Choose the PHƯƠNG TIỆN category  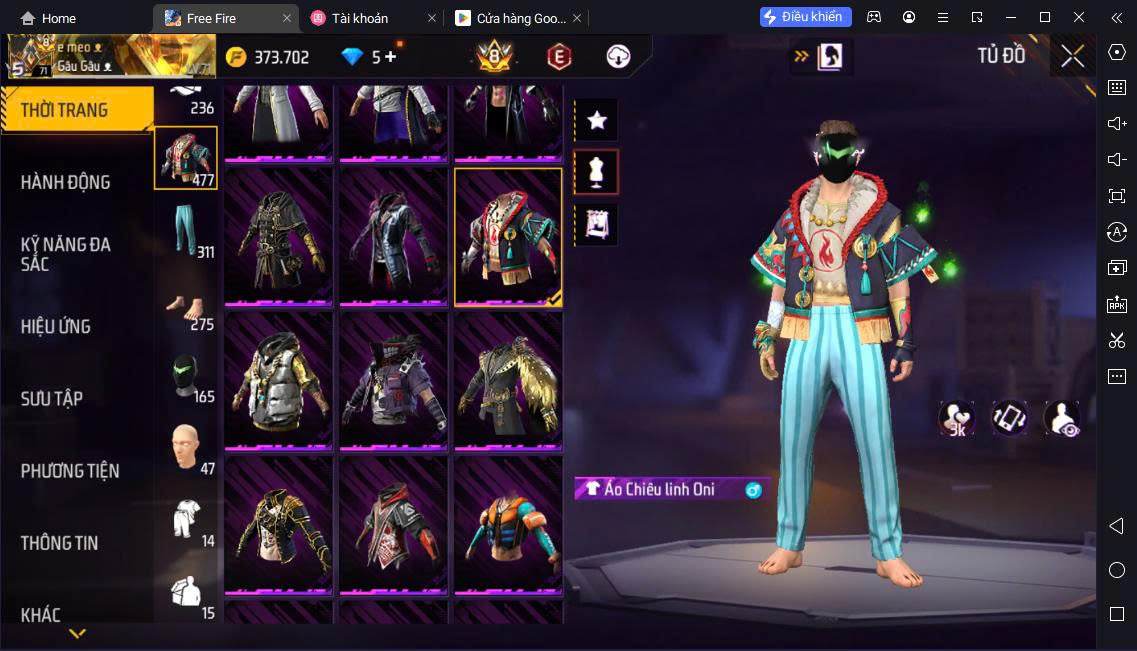tap(70, 471)
